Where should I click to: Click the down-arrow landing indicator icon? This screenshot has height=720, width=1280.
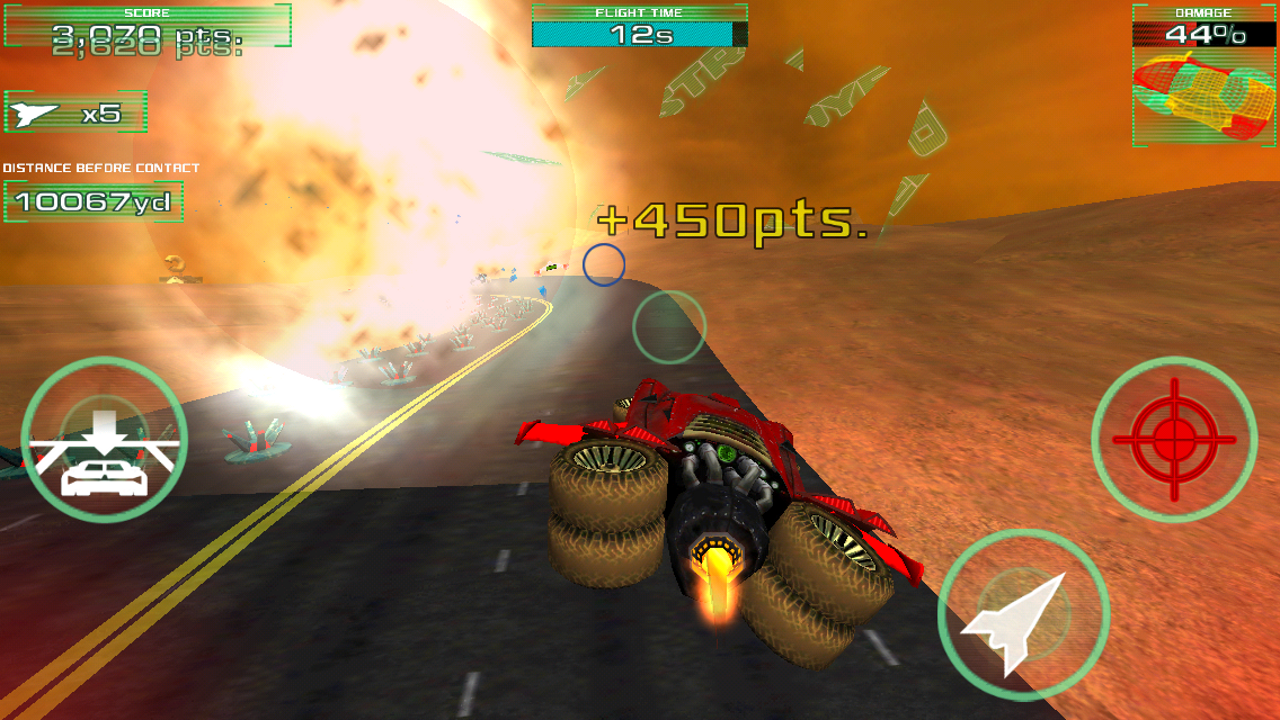103,428
